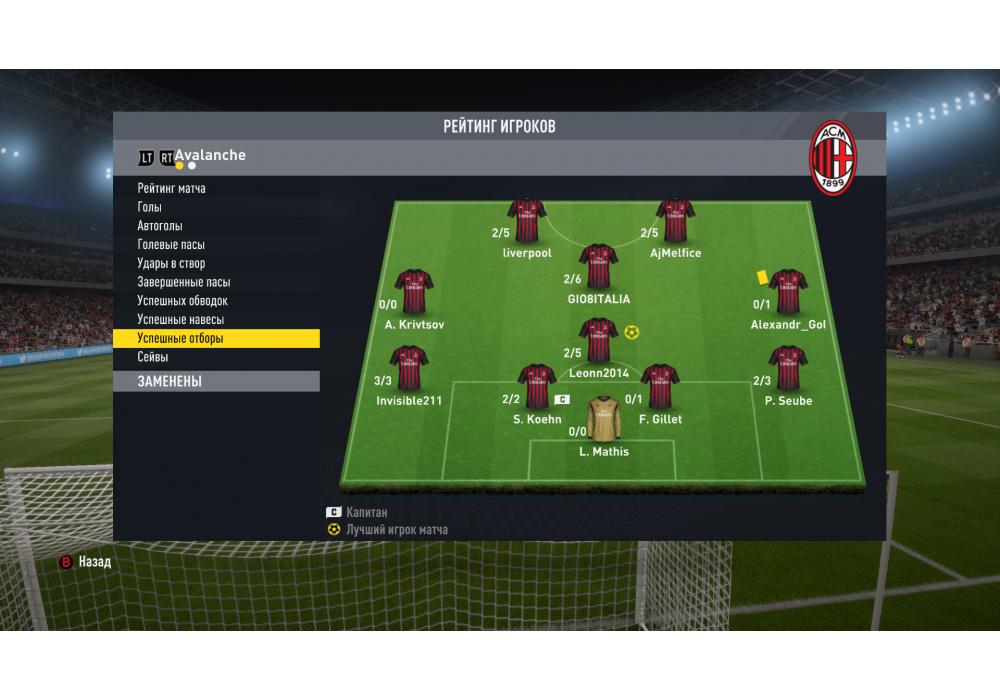The height and width of the screenshot is (700, 1000).
Task: Open the Автоголы stat entry
Action: (x=160, y=226)
